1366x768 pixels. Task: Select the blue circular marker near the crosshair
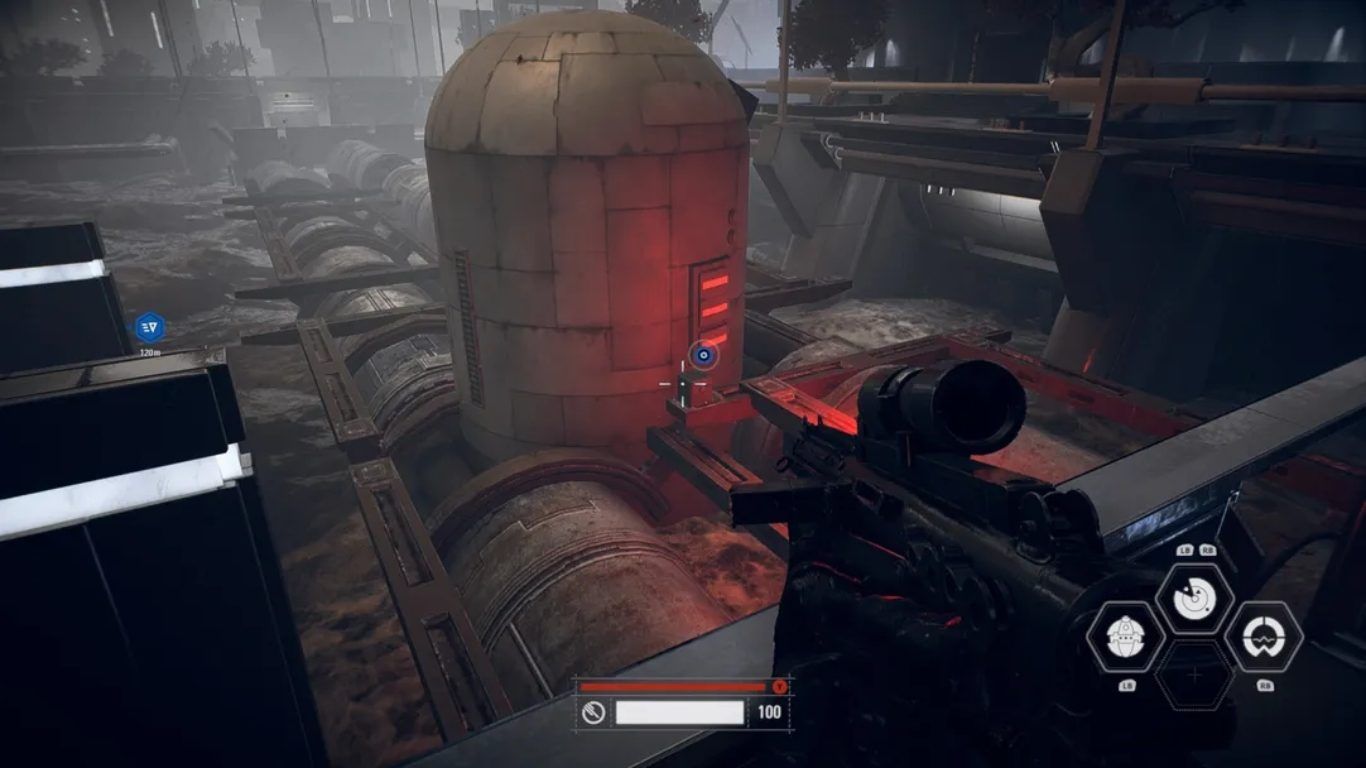point(703,353)
